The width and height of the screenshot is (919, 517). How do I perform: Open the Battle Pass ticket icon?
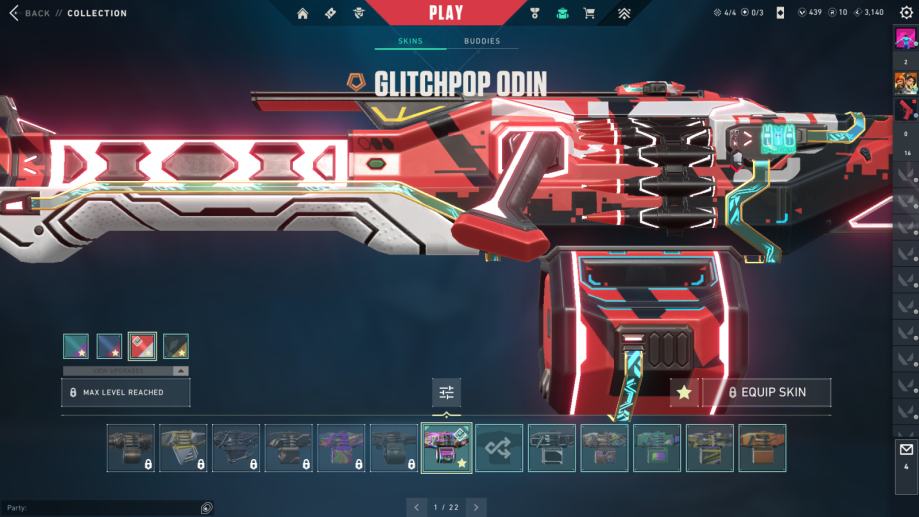pyautogui.click(x=331, y=13)
